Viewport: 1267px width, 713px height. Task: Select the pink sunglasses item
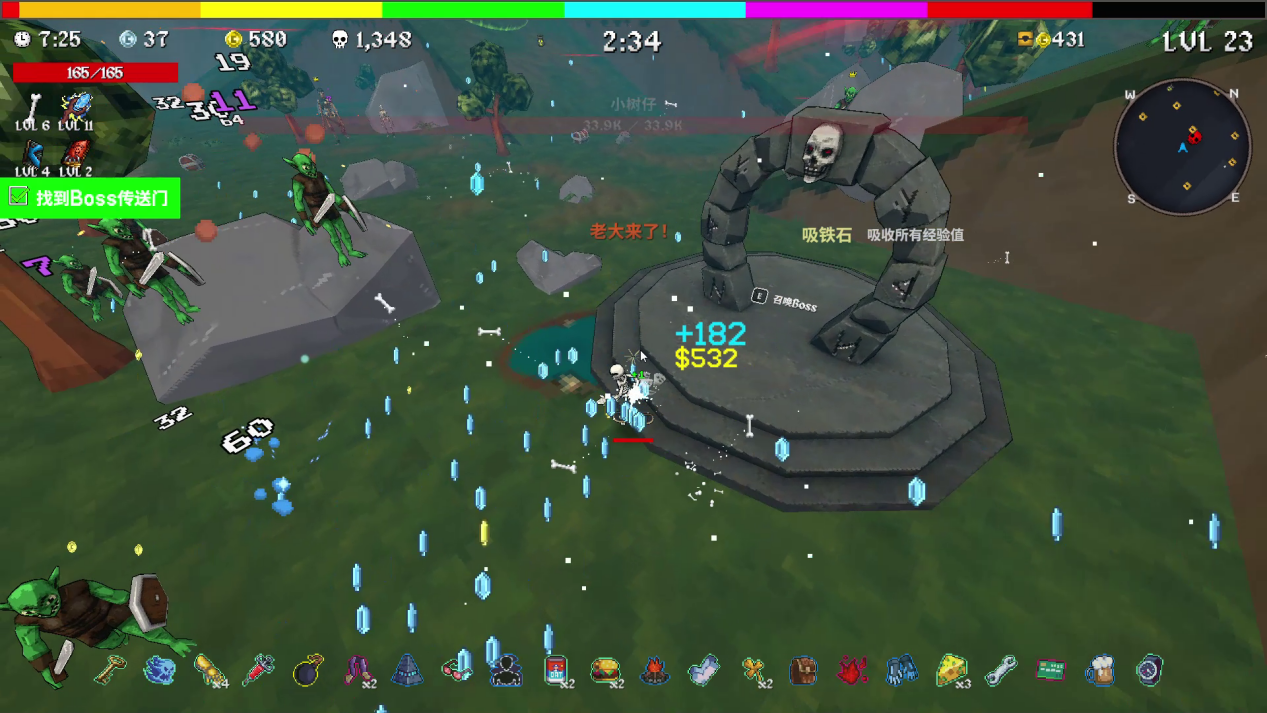(456, 670)
